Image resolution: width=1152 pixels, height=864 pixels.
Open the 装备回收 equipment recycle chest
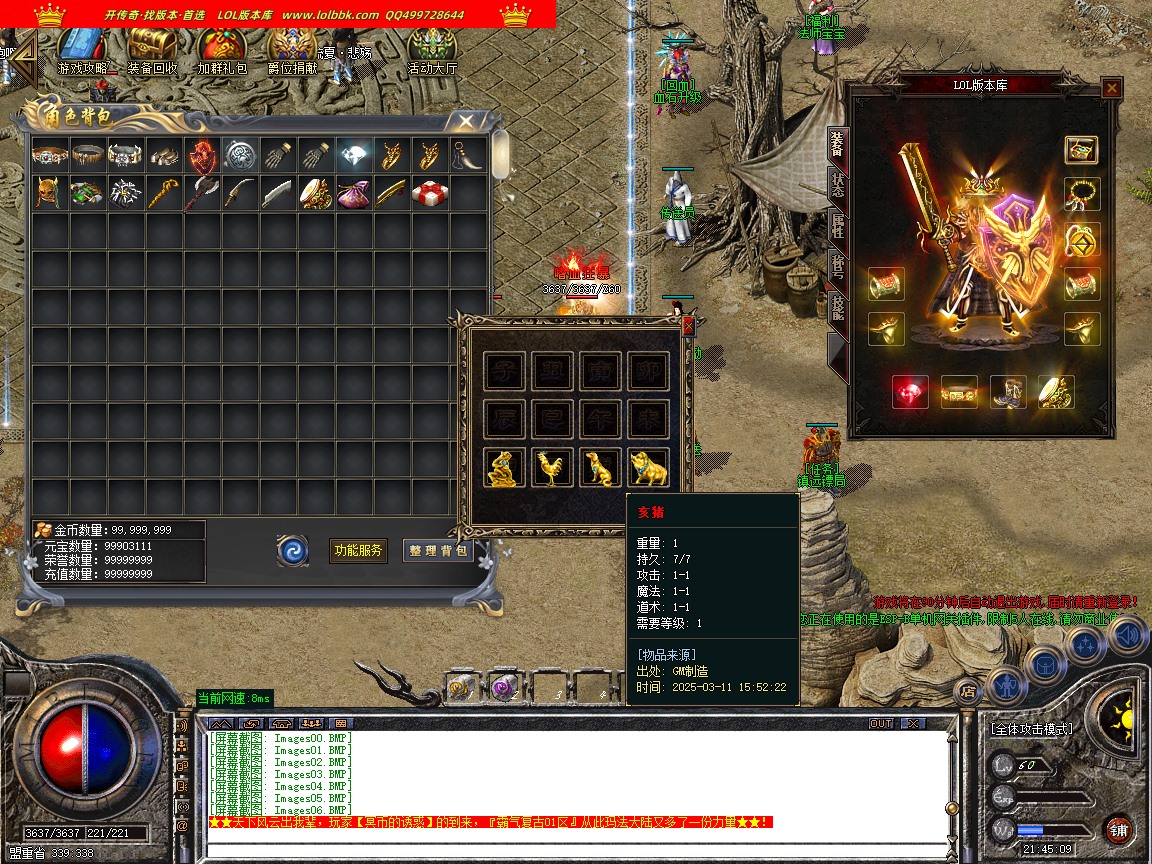click(152, 50)
